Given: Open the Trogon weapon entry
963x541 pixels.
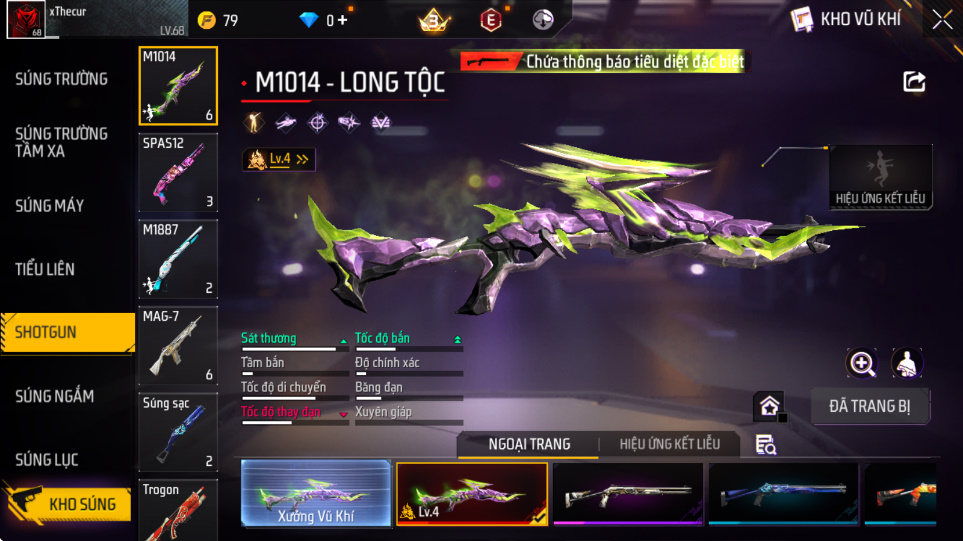Looking at the screenshot, I should [178, 510].
